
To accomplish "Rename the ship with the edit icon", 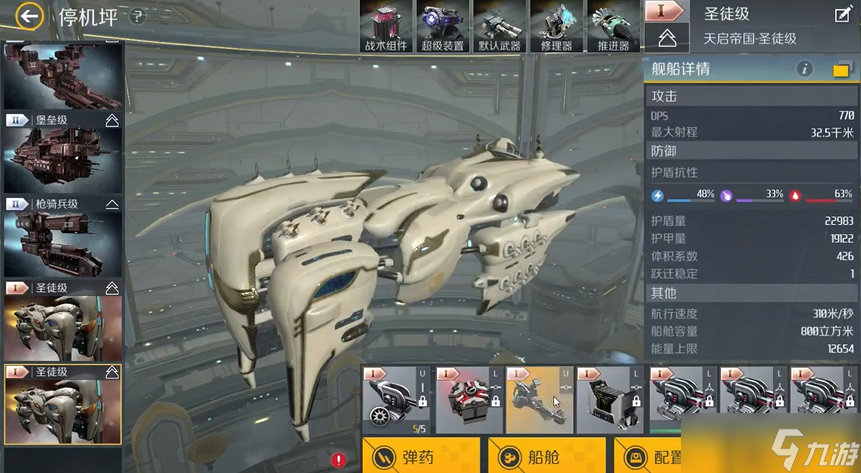I will tap(842, 14).
